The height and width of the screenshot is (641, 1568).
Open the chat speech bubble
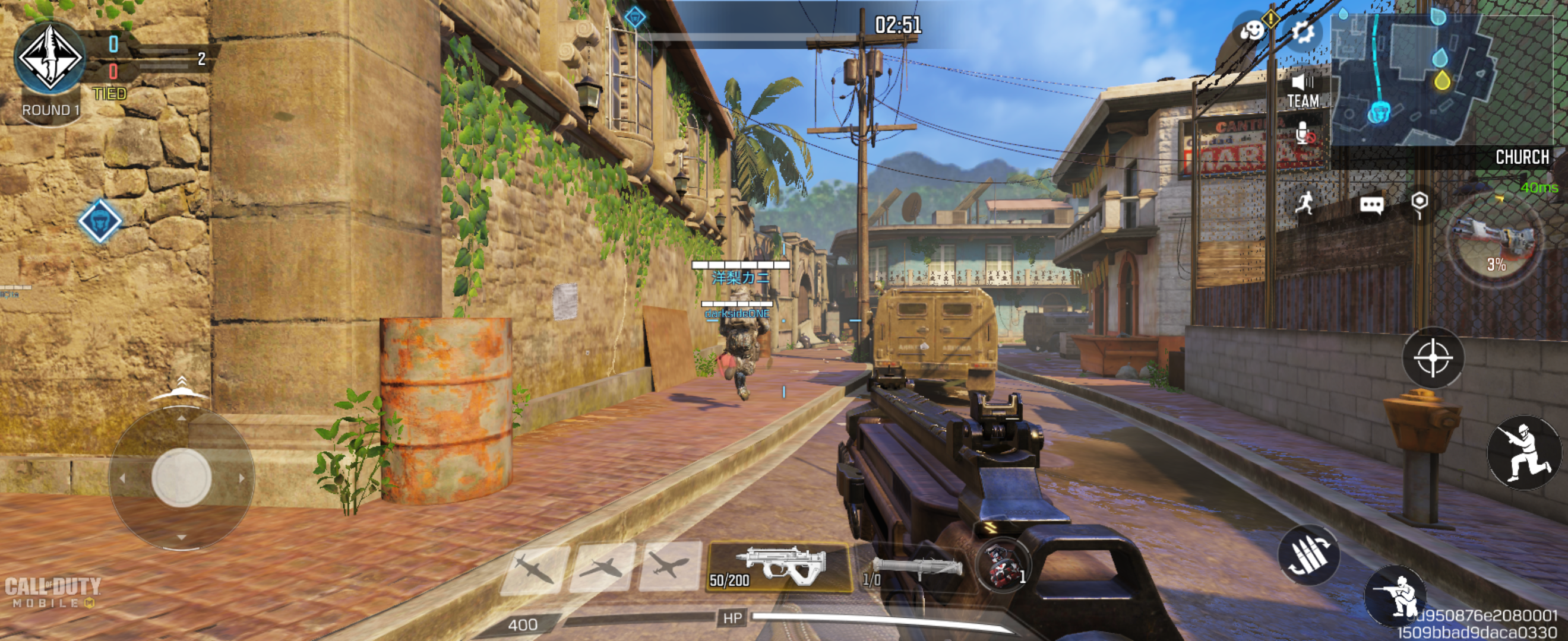click(x=1371, y=205)
